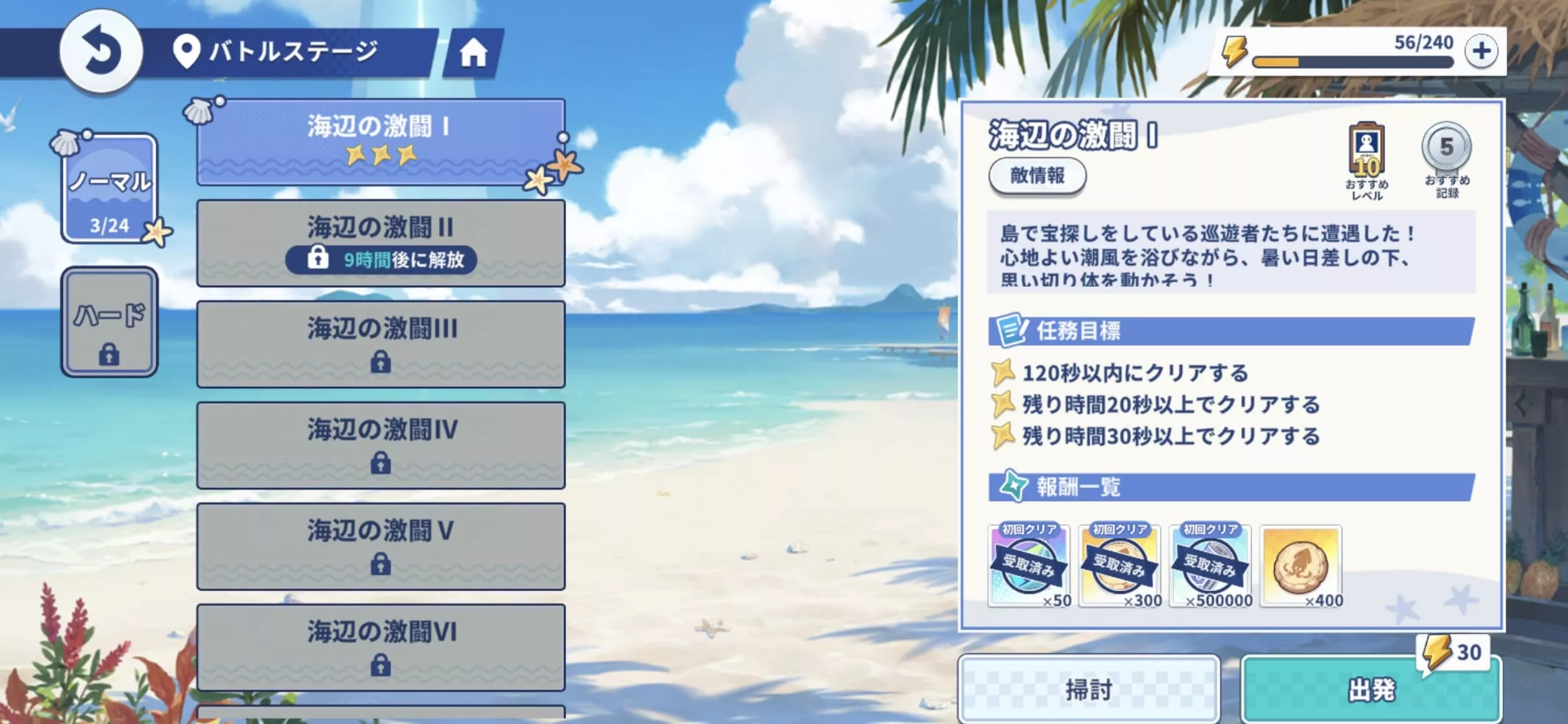
Task: Select stage 海辺の激闘IV from the list
Action: pos(381,444)
